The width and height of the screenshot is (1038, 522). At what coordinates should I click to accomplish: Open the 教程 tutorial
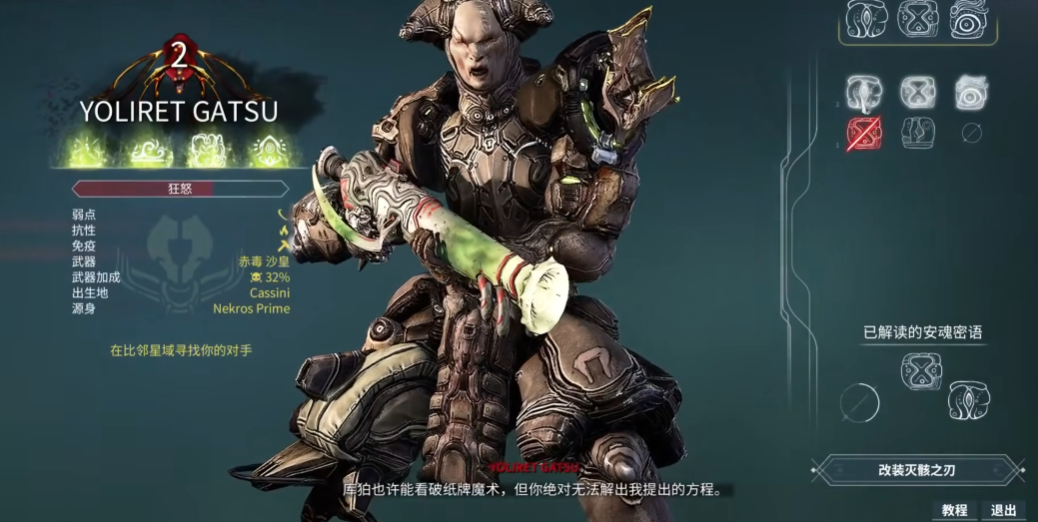954,510
